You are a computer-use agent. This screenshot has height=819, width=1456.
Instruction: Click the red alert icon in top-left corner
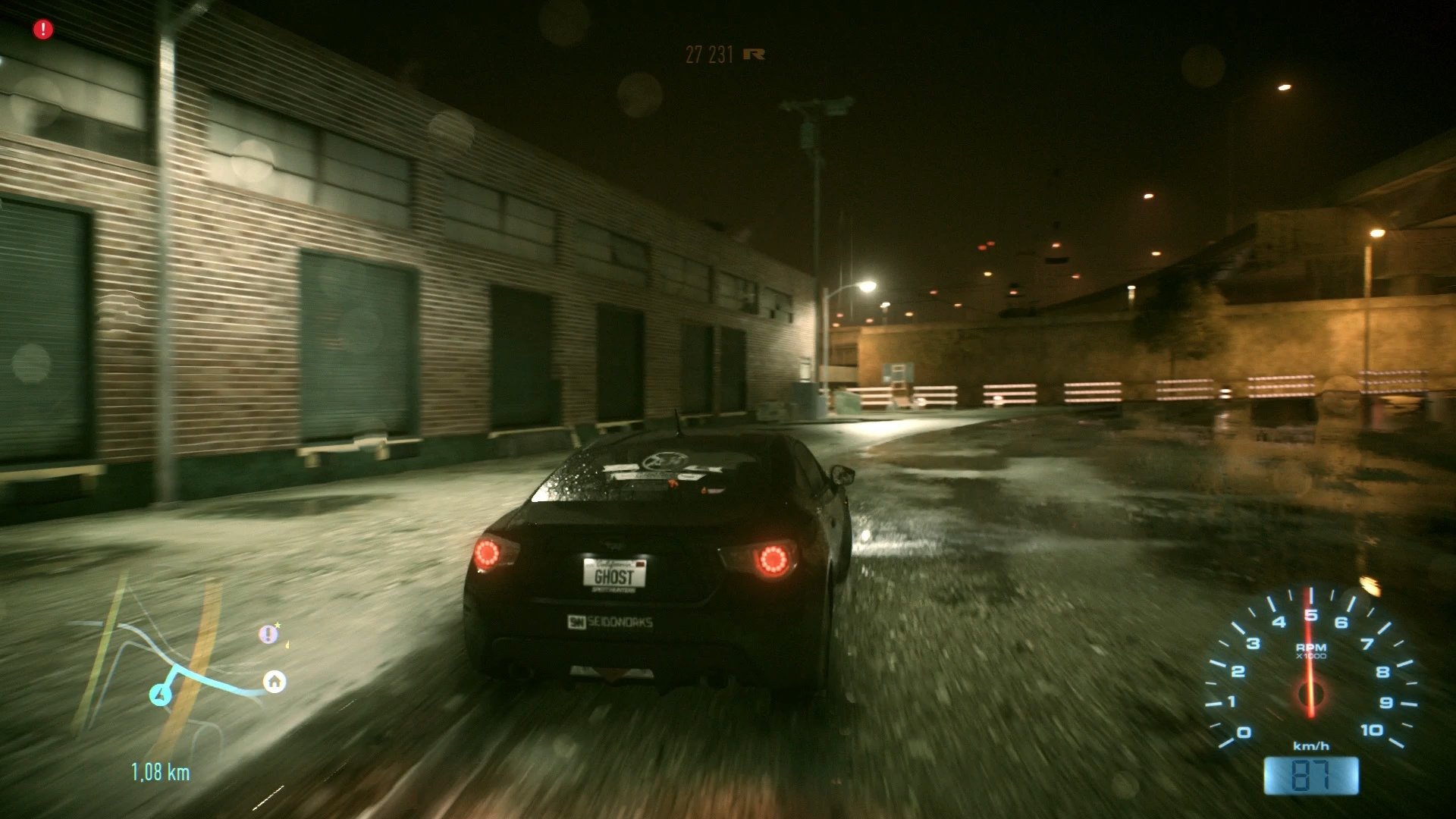(42, 30)
